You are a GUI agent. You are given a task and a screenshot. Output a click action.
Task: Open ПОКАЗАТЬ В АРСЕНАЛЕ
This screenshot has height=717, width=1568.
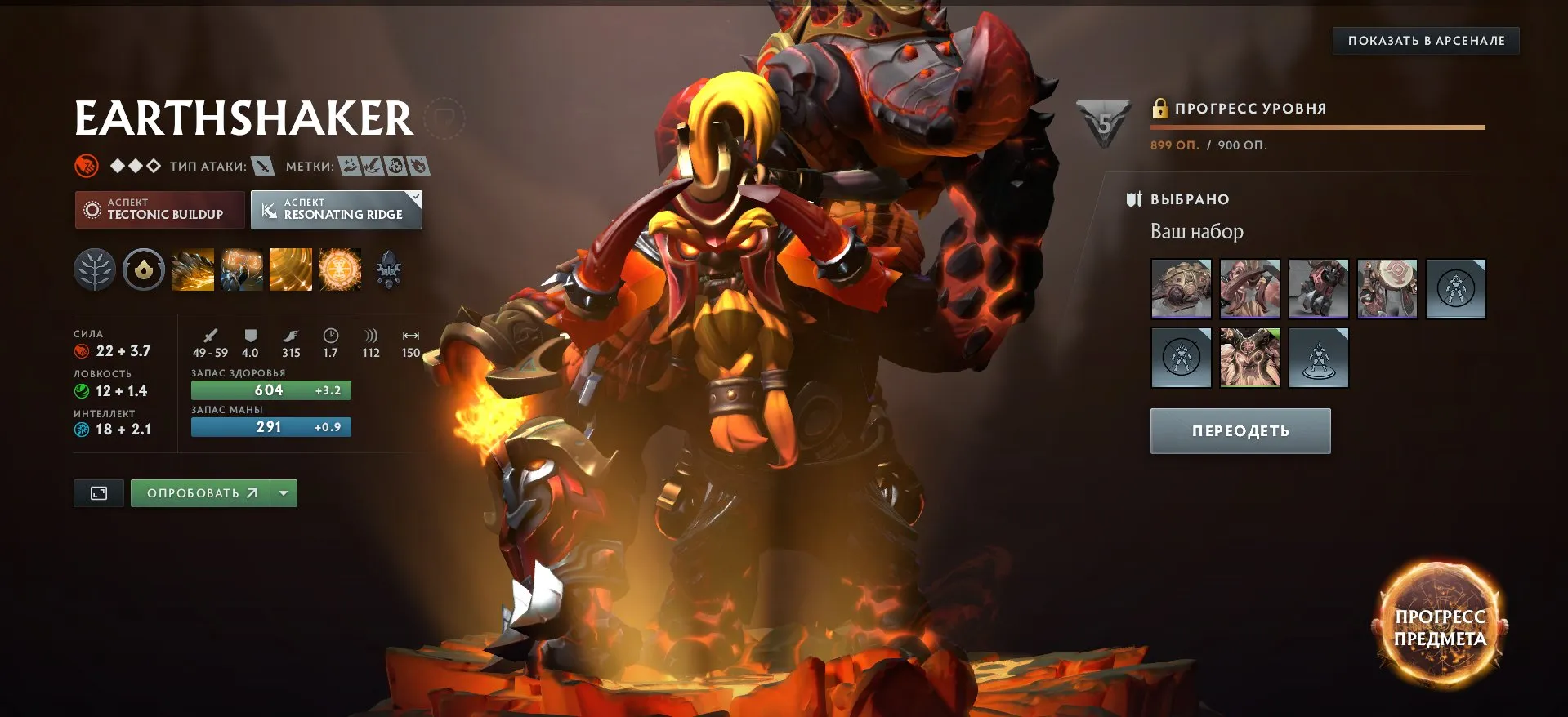(1424, 39)
